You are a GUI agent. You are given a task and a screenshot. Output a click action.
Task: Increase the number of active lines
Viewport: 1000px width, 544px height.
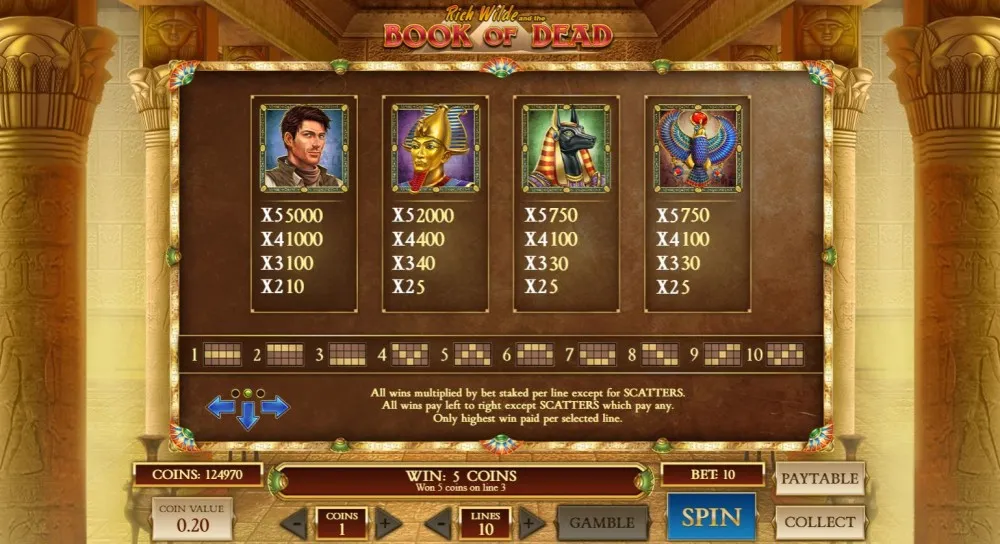click(x=533, y=523)
